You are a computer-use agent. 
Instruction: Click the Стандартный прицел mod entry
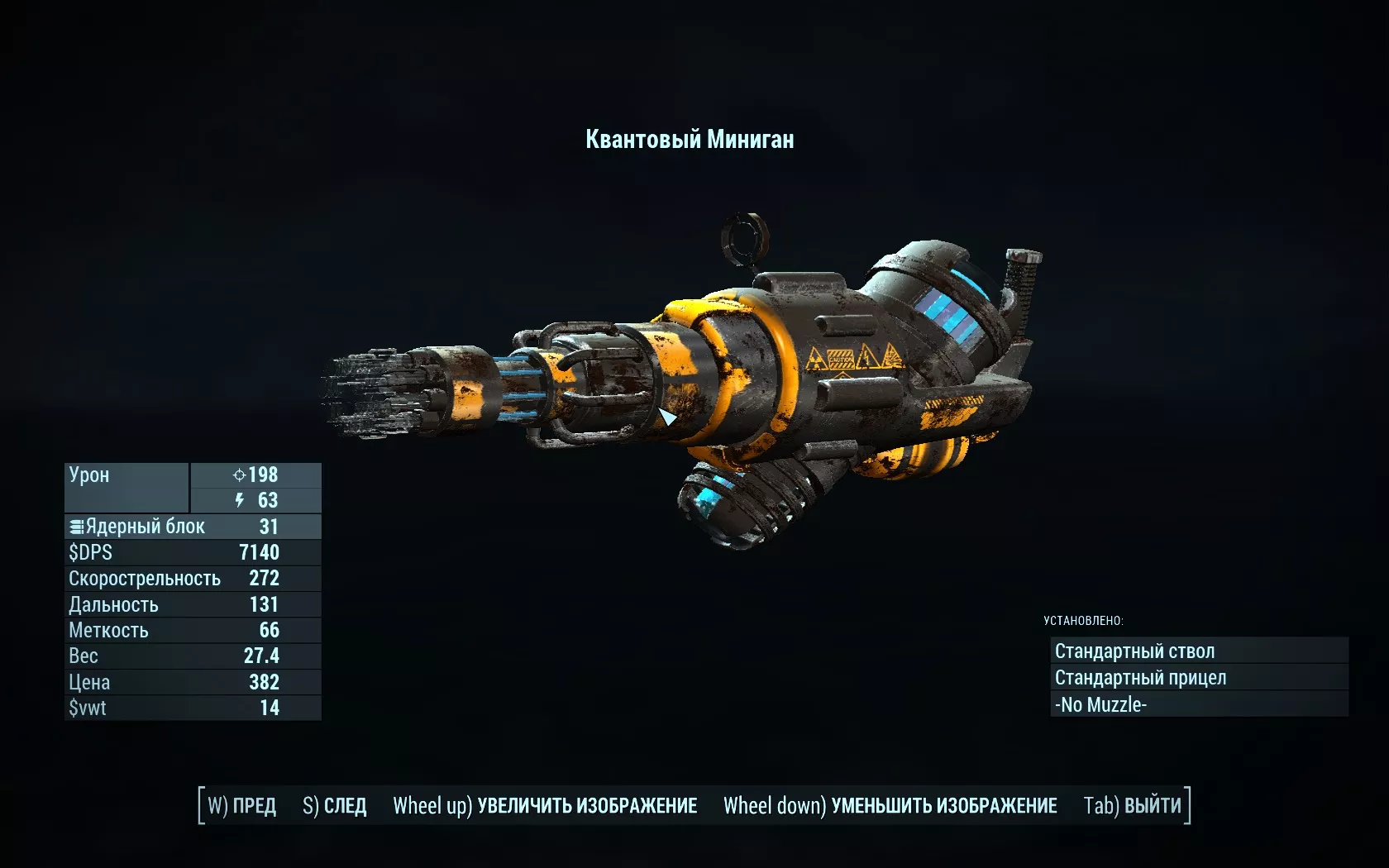pos(1199,678)
